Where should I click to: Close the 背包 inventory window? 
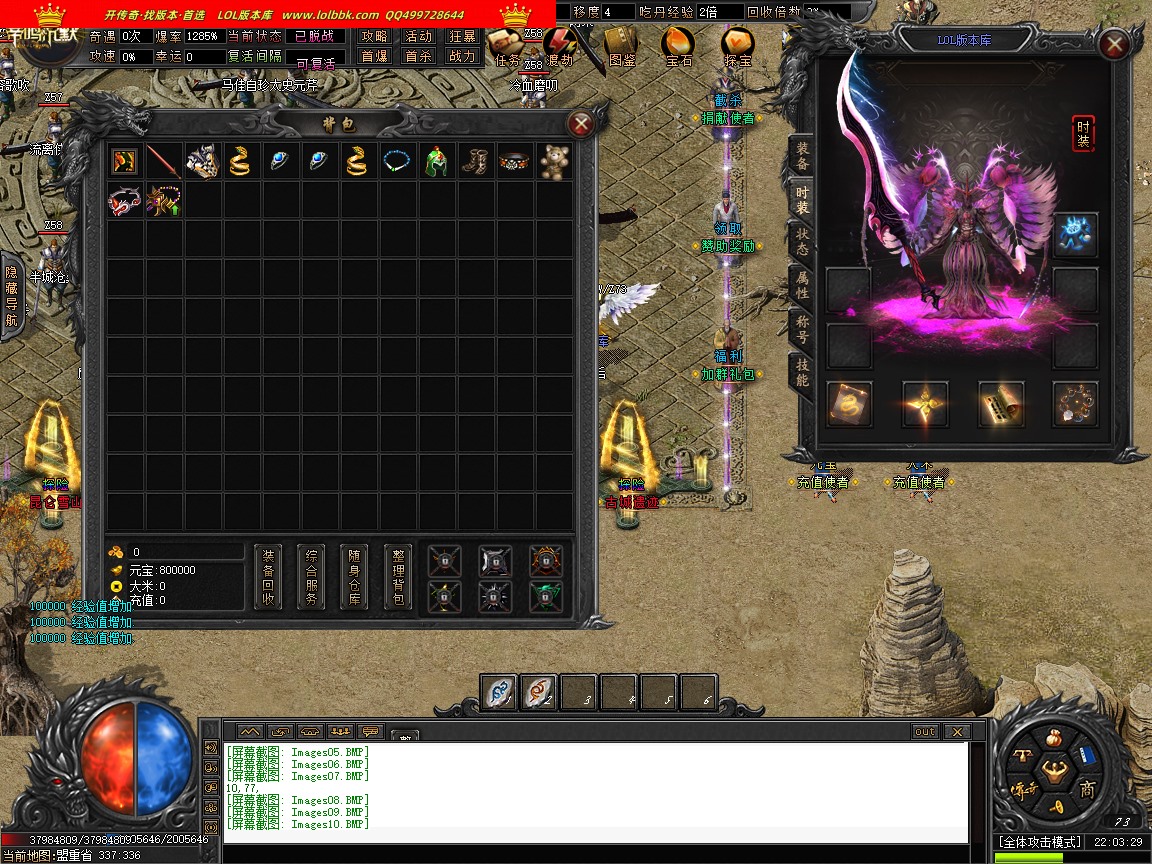tap(580, 124)
